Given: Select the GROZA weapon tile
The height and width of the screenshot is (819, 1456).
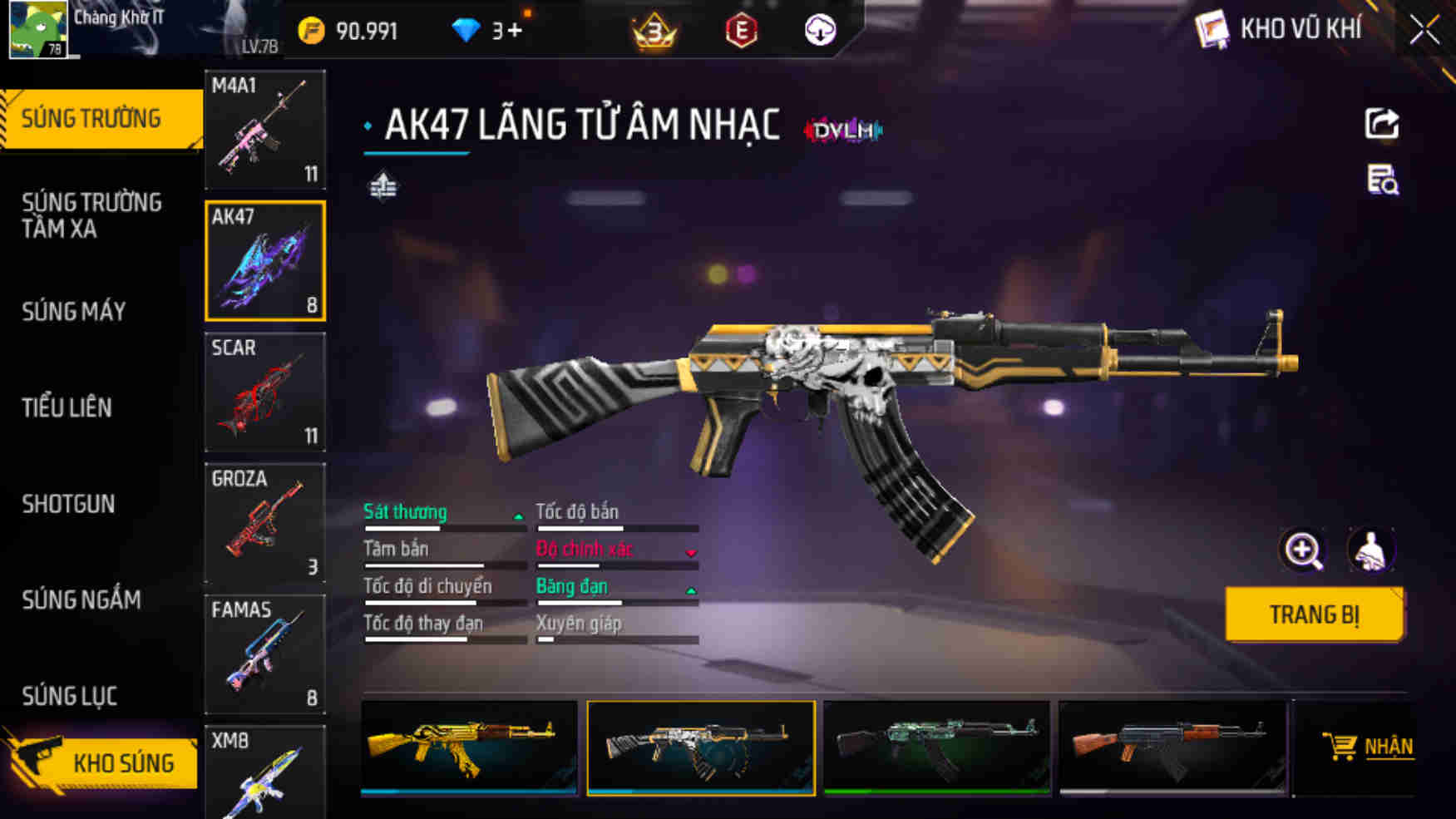Looking at the screenshot, I should click(x=265, y=523).
